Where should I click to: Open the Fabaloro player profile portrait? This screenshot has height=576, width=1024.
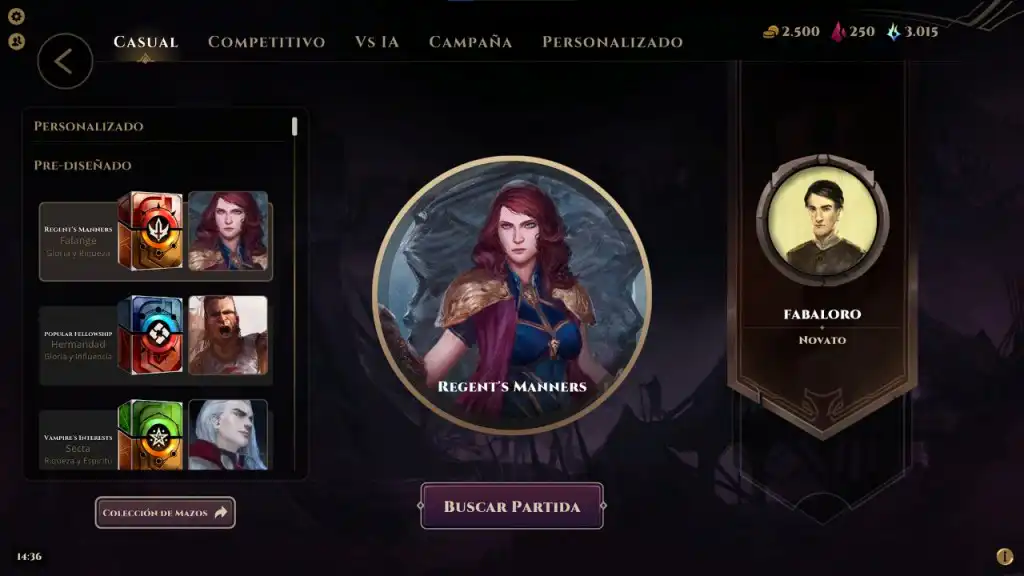[822, 220]
